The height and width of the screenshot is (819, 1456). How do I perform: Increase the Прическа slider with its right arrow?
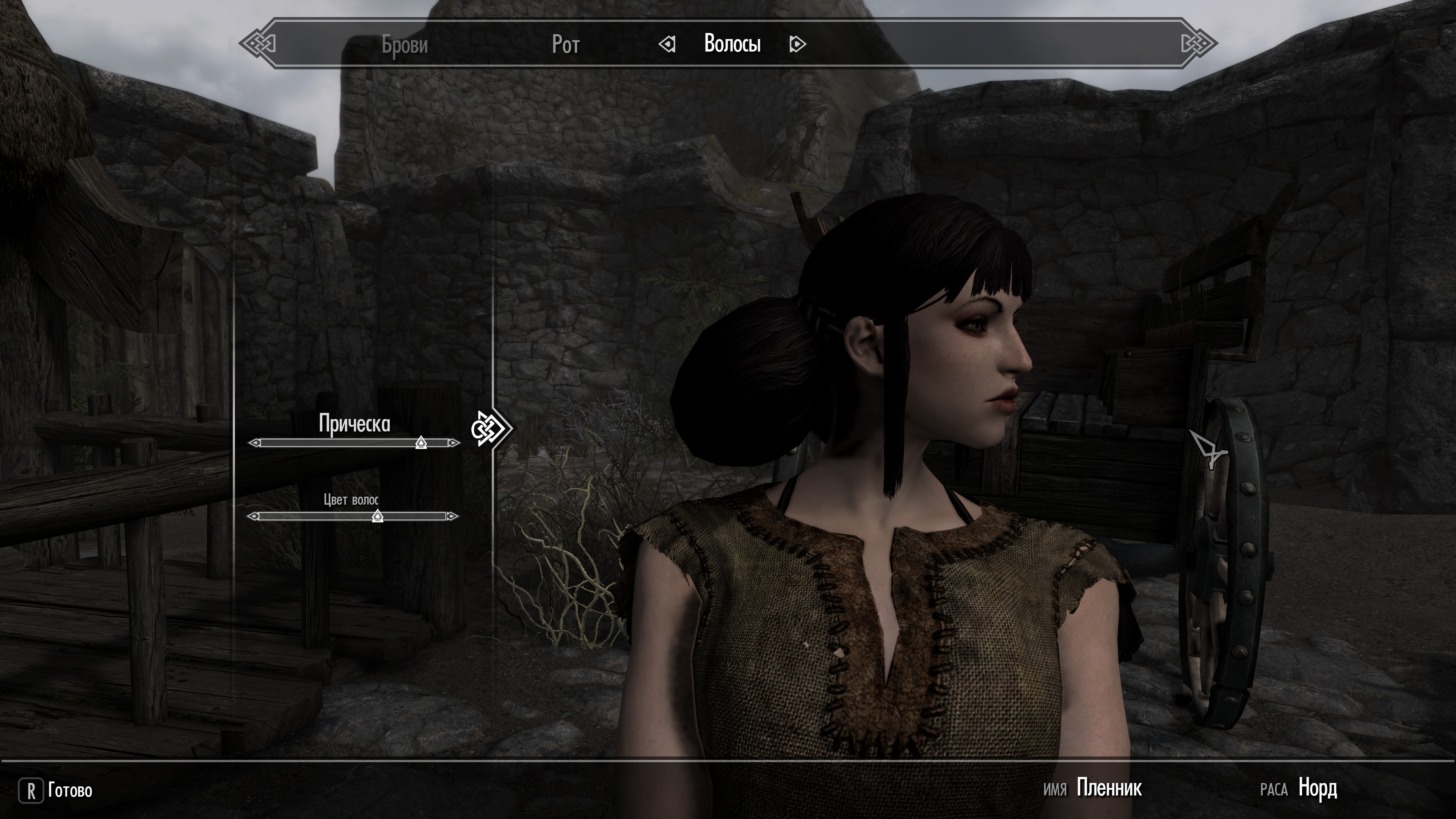(x=453, y=443)
